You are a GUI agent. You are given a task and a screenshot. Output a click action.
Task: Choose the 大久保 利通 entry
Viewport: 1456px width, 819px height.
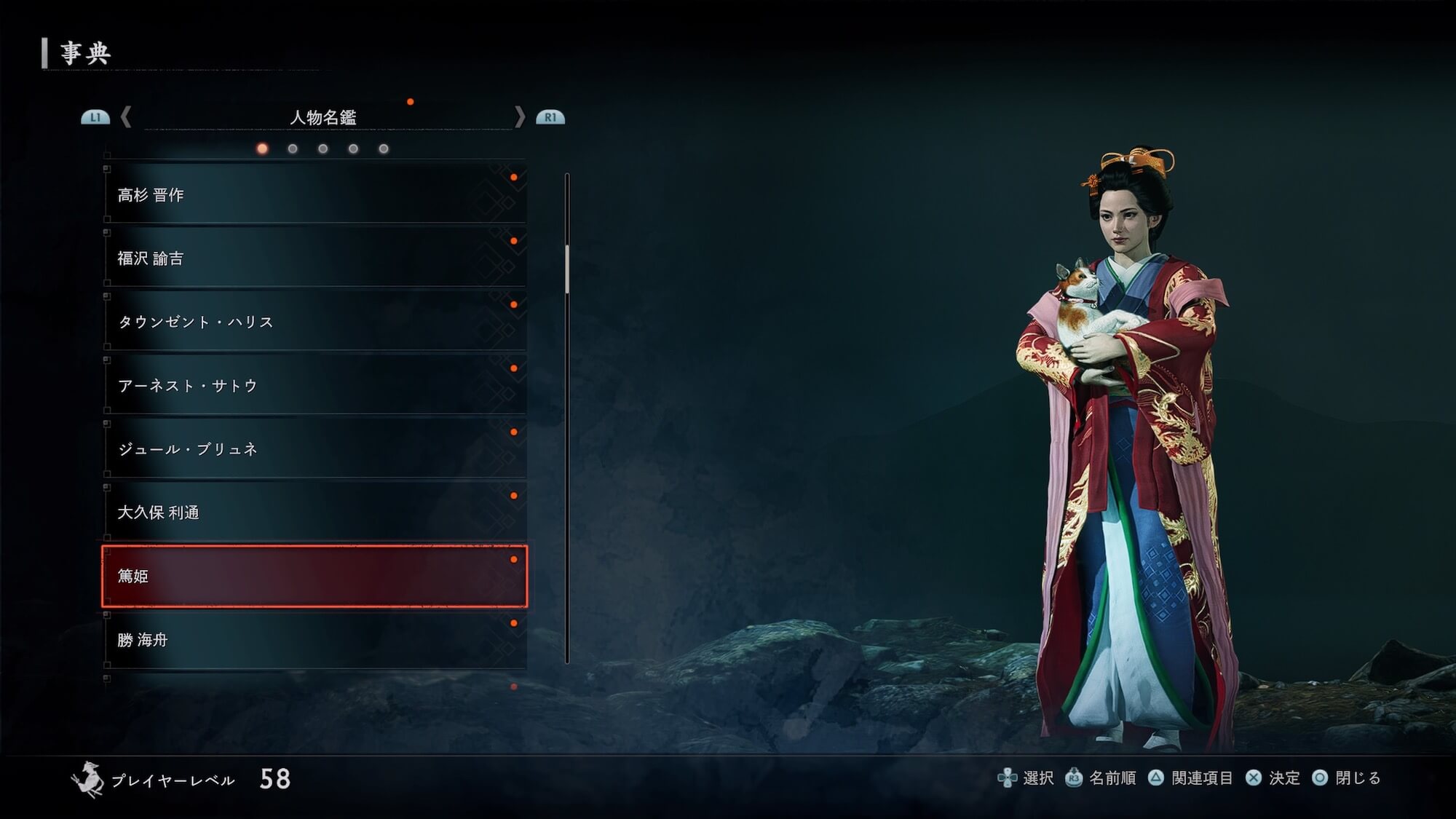(314, 513)
